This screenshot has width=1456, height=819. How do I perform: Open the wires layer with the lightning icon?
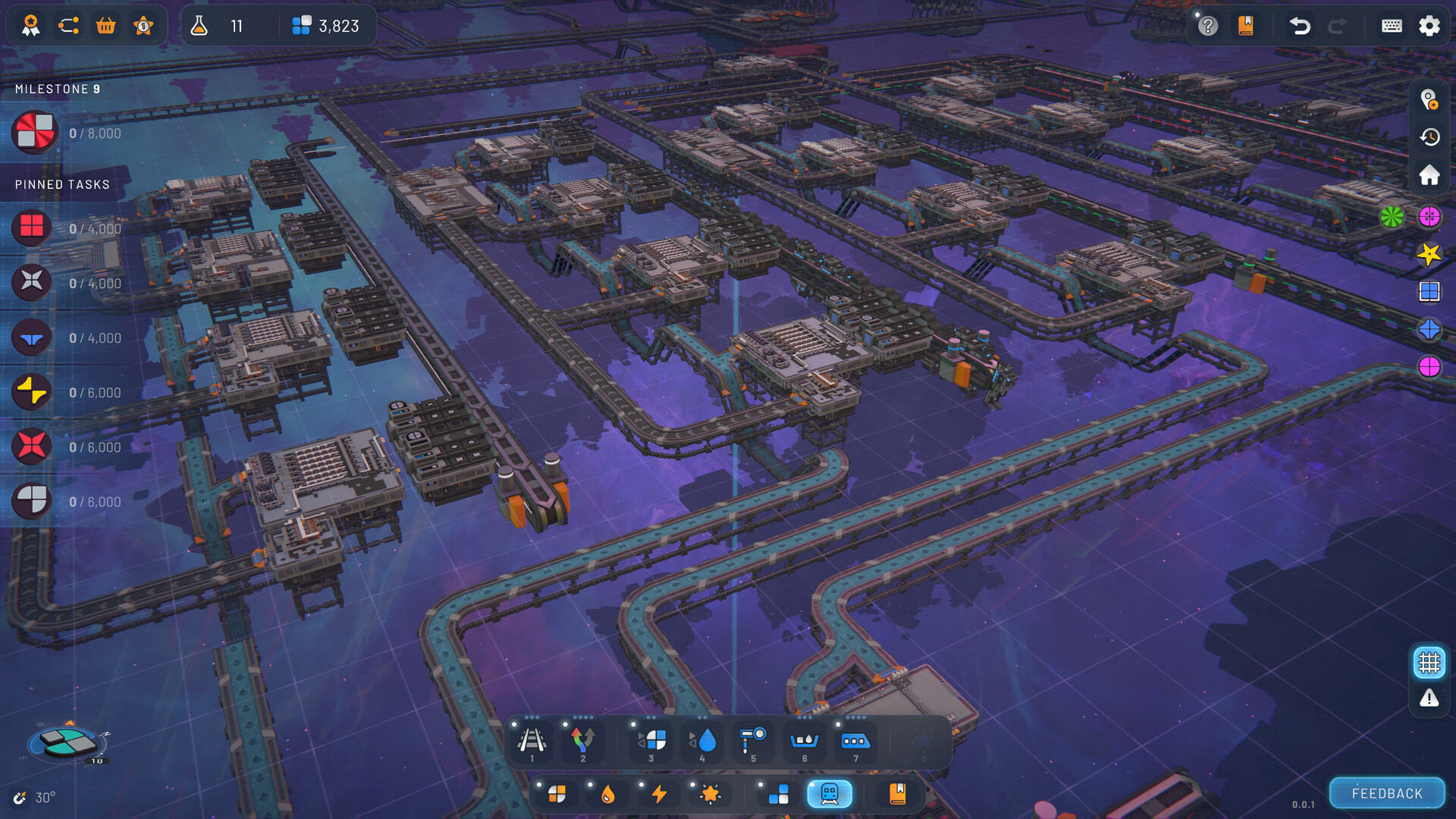pos(658,794)
